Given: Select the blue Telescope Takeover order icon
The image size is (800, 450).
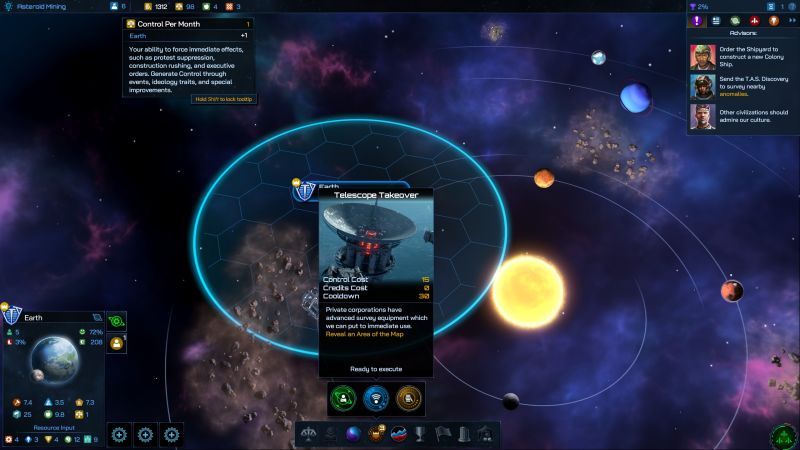Looking at the screenshot, I should 376,398.
